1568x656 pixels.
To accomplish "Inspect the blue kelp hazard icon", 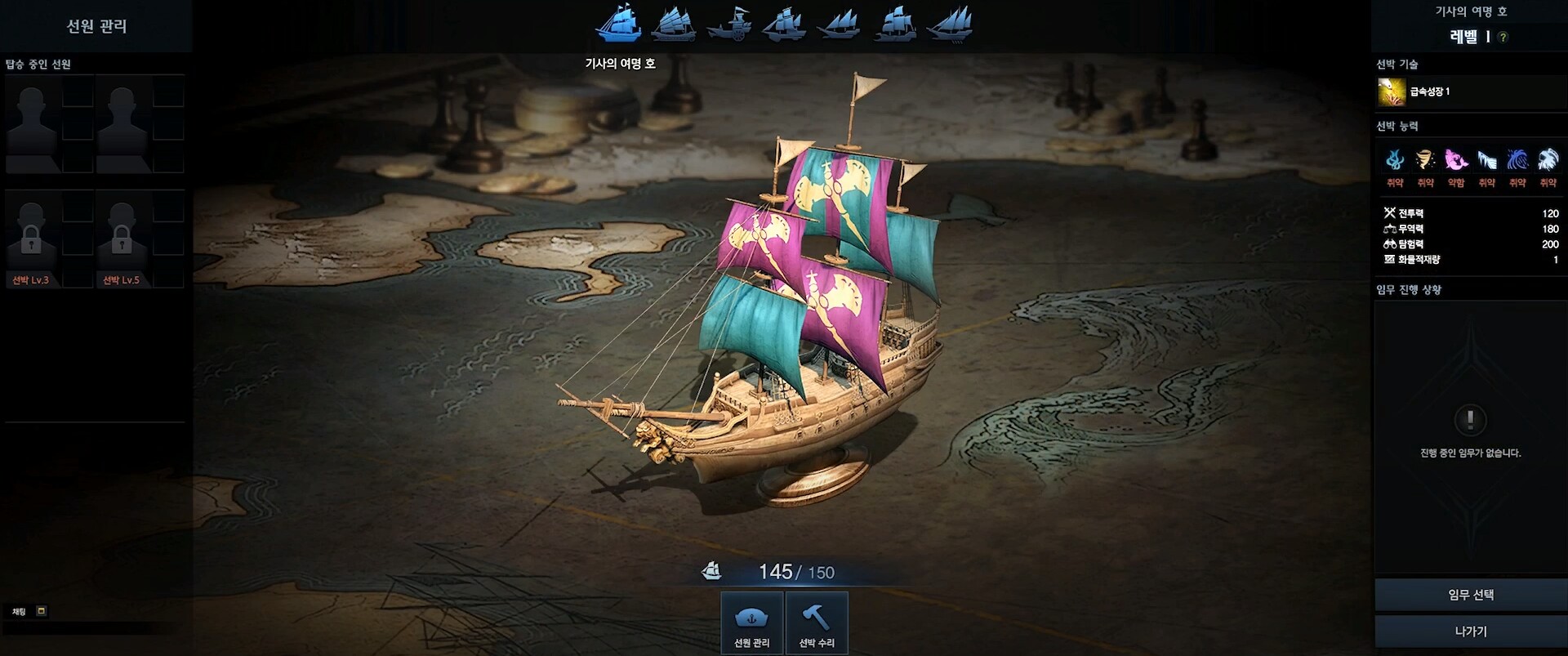I will tap(1395, 159).
